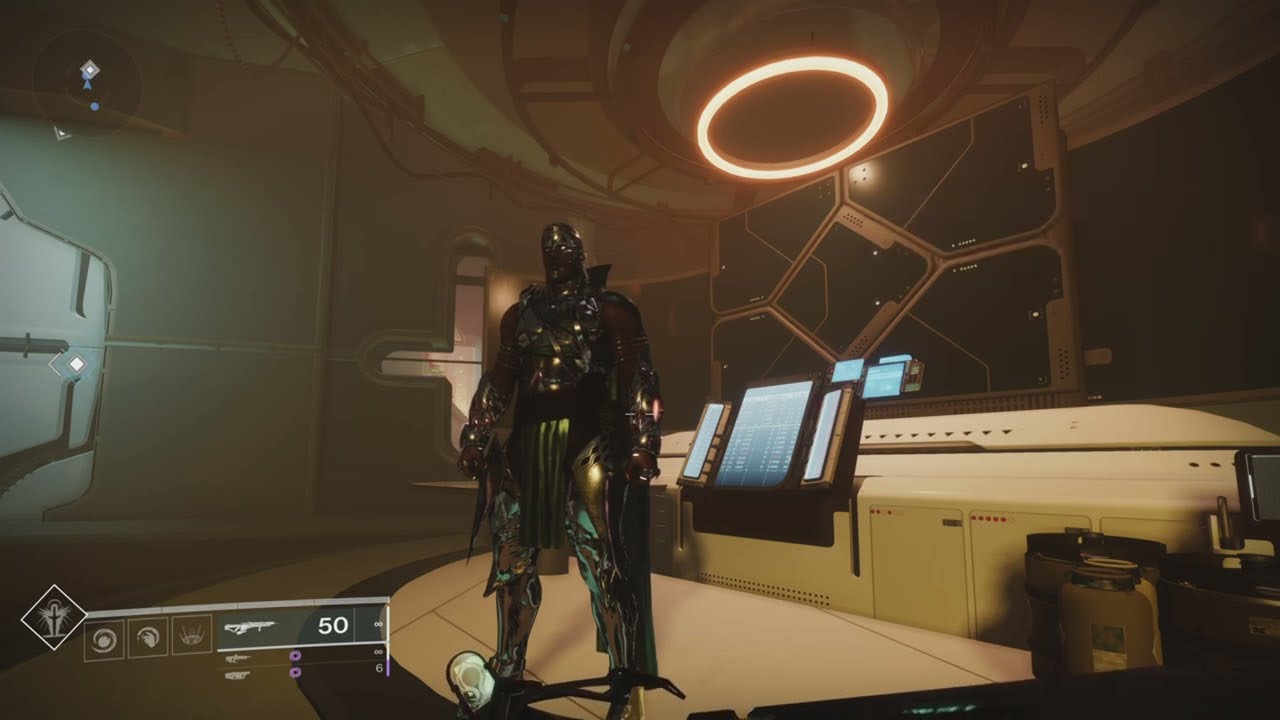Click the diamond objective waypoint marker
Image resolution: width=1280 pixels, height=720 pixels.
click(x=74, y=365)
